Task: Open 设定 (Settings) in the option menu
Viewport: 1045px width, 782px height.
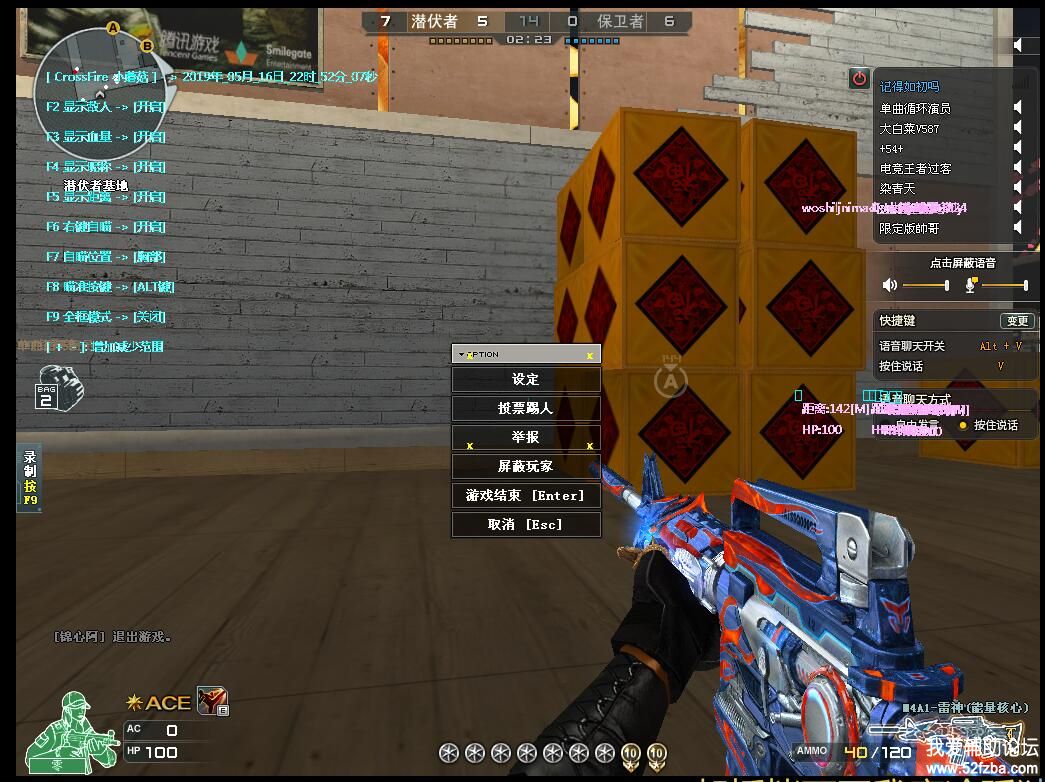Action: click(526, 380)
